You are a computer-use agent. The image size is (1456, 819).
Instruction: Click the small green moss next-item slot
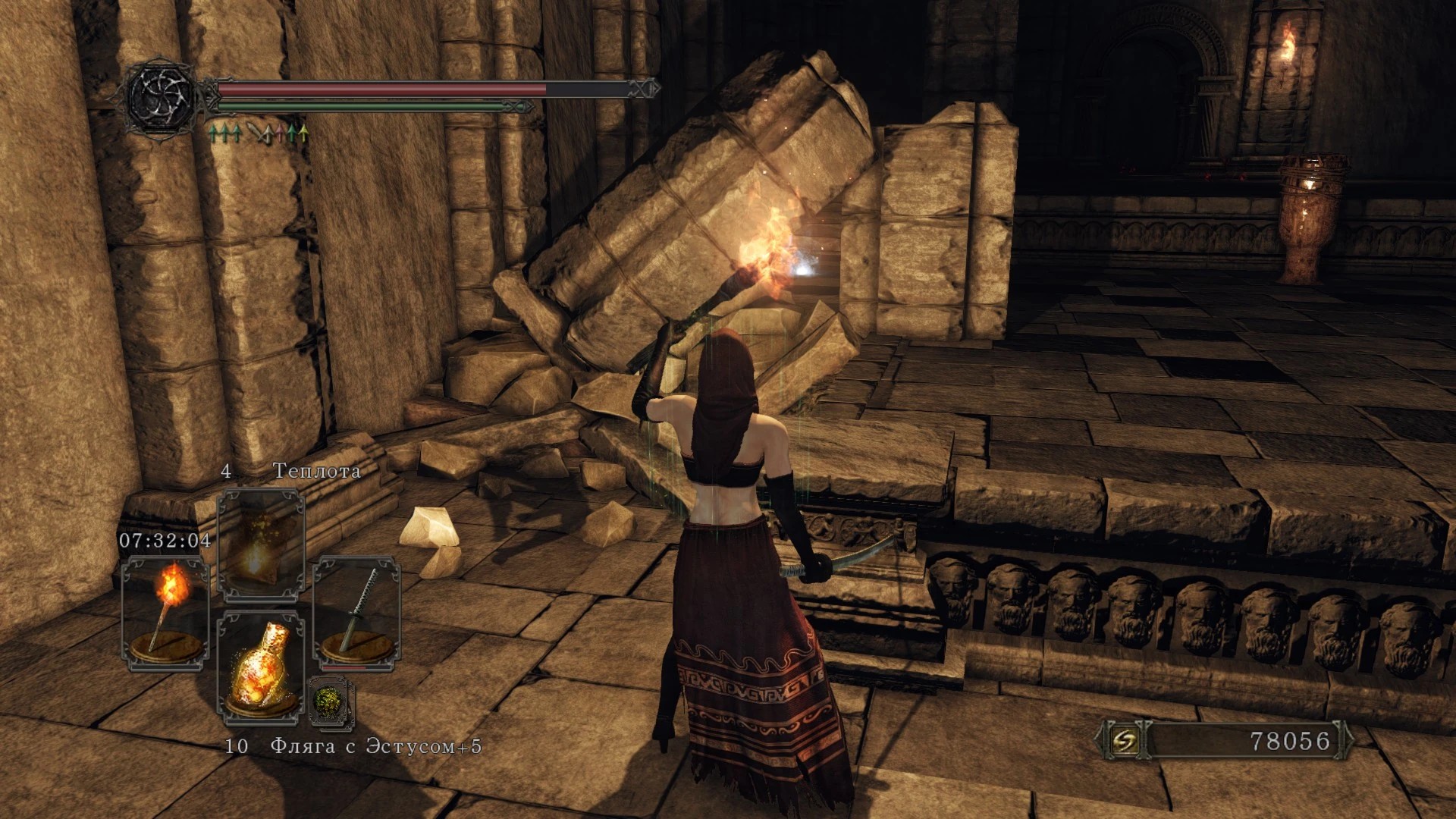331,701
